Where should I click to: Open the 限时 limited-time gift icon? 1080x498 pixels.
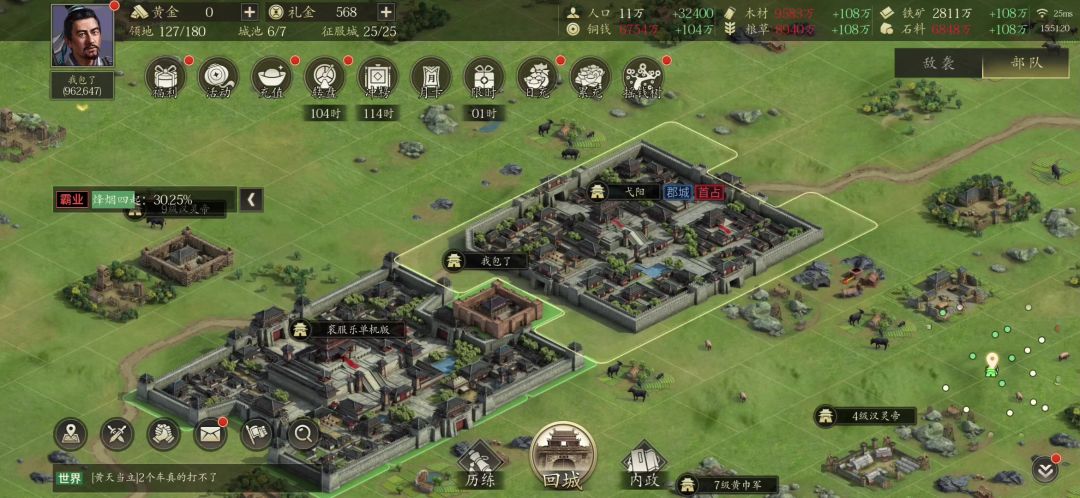tap(484, 77)
